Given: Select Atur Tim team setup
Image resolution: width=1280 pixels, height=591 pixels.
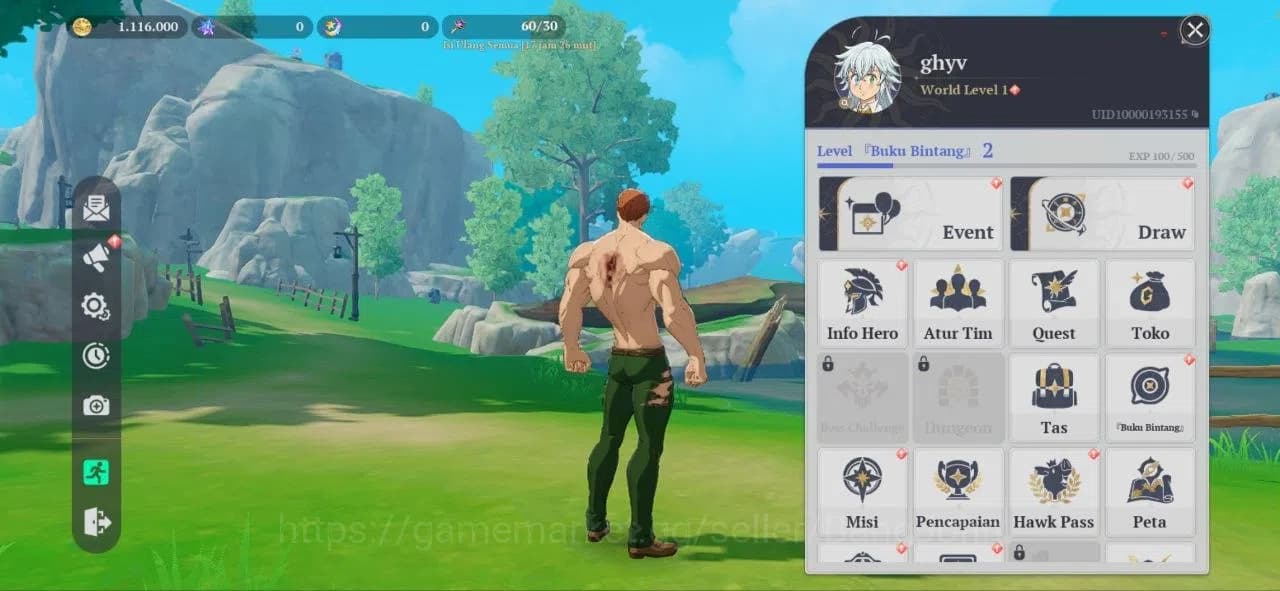Looking at the screenshot, I should coord(958,304).
